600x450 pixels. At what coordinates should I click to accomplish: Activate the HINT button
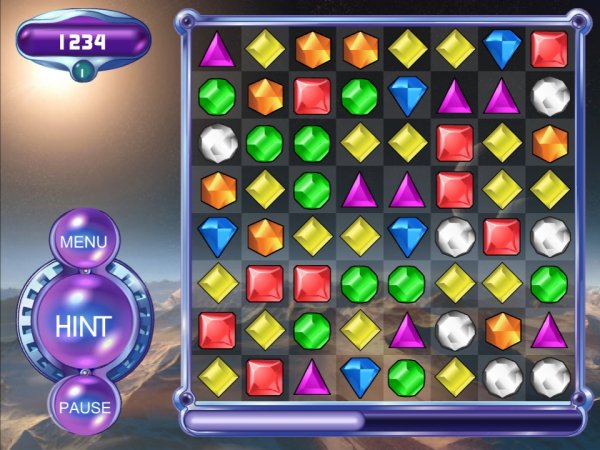[x=83, y=325]
